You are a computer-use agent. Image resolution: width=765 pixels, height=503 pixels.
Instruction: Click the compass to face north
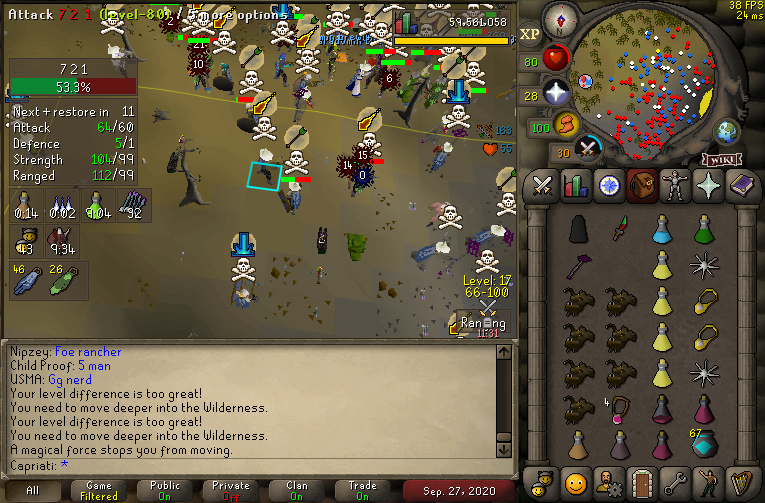[559, 18]
